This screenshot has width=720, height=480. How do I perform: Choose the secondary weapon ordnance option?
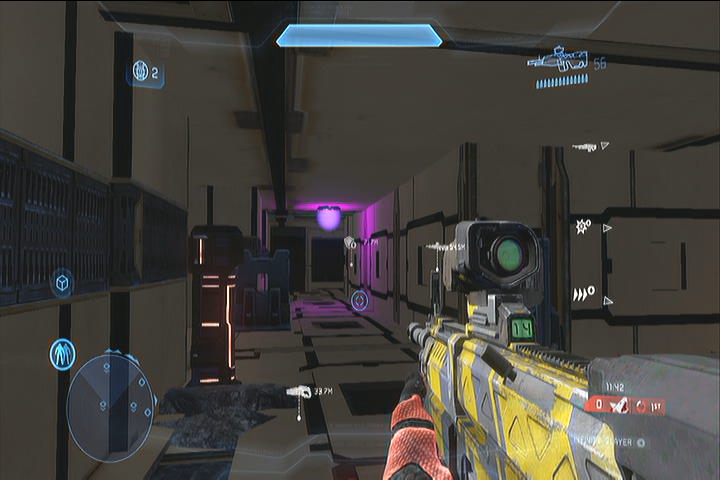pos(586,146)
